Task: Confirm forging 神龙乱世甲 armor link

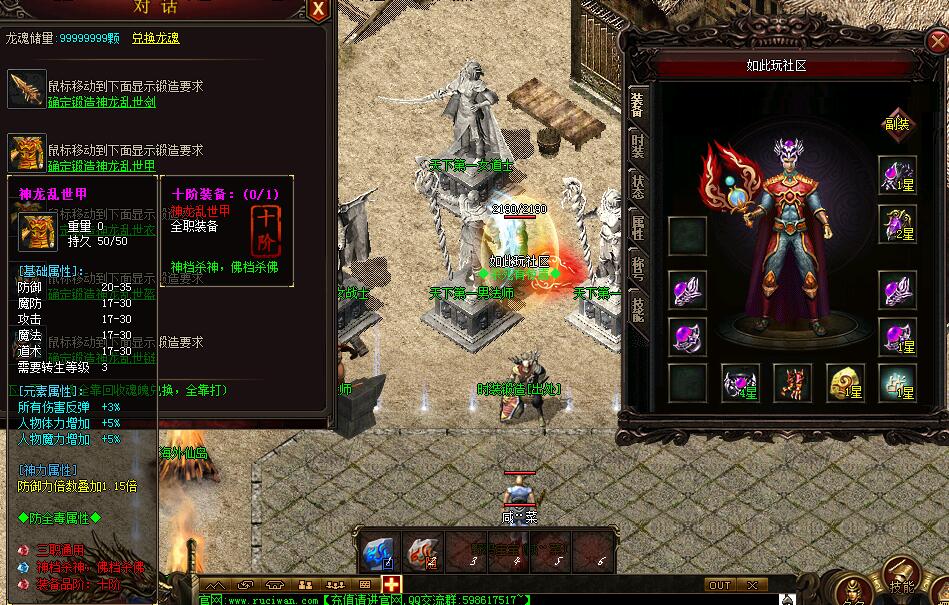Action: (101, 166)
